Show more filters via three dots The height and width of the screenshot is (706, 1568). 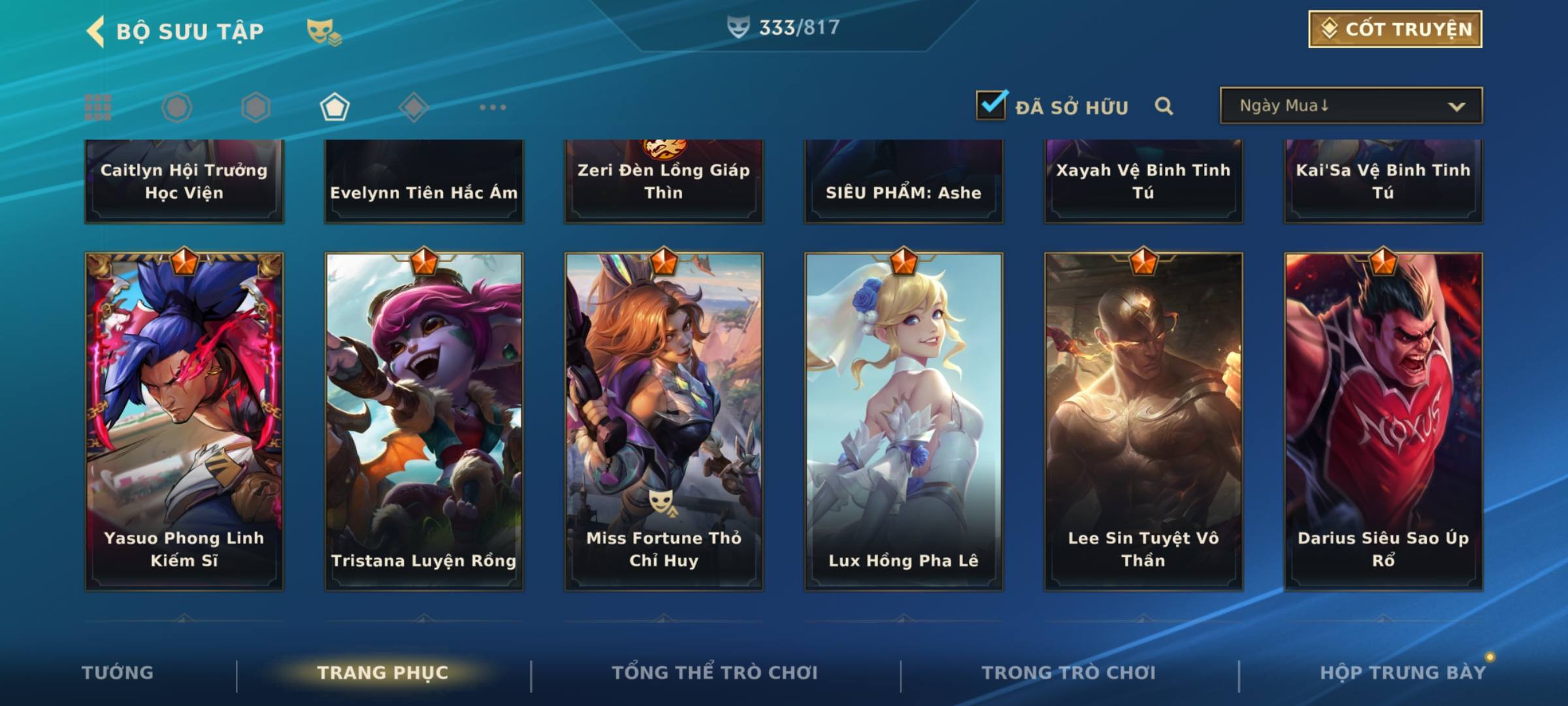click(493, 107)
